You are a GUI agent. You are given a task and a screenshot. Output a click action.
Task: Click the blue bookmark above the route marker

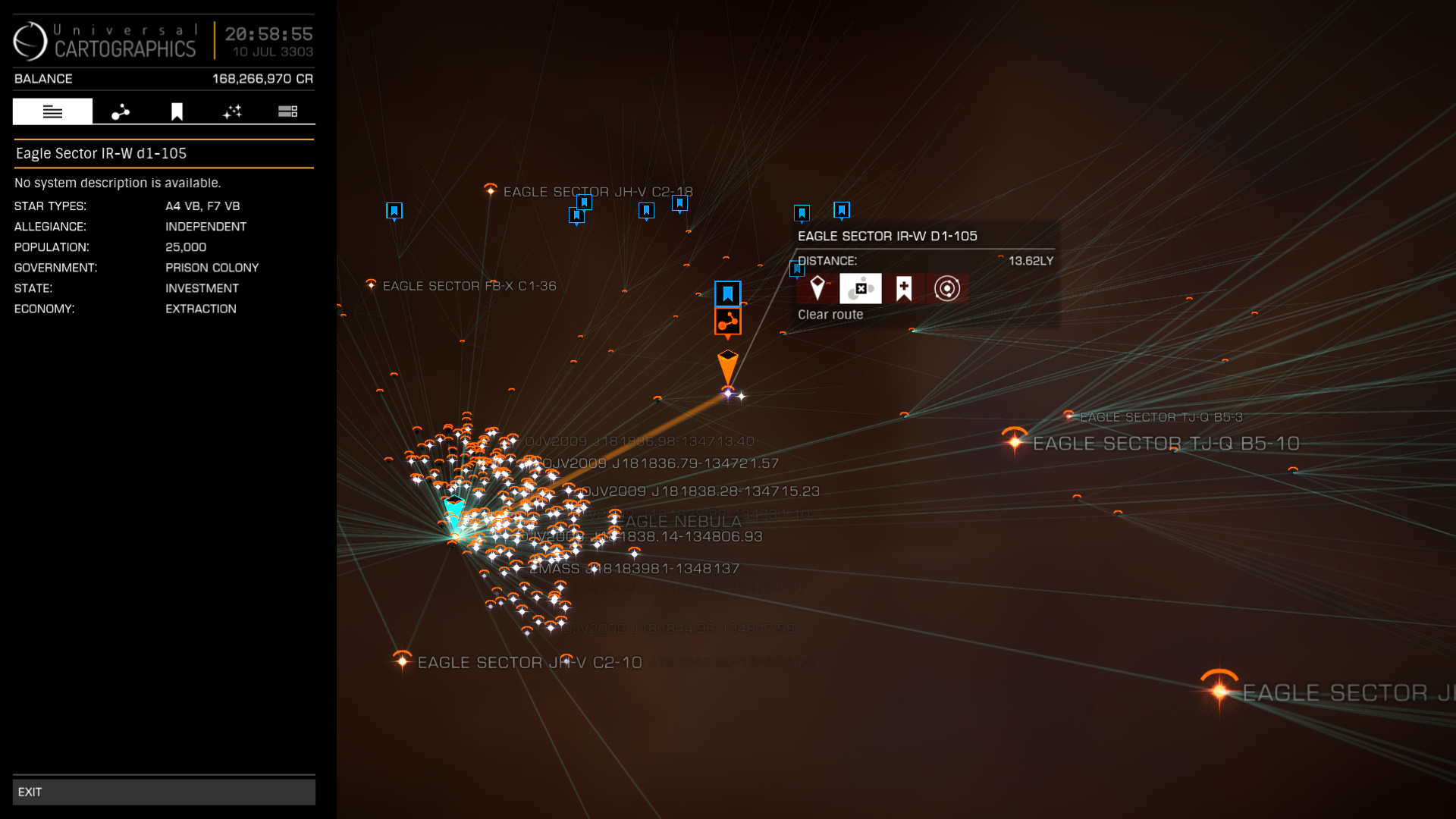pos(728,293)
